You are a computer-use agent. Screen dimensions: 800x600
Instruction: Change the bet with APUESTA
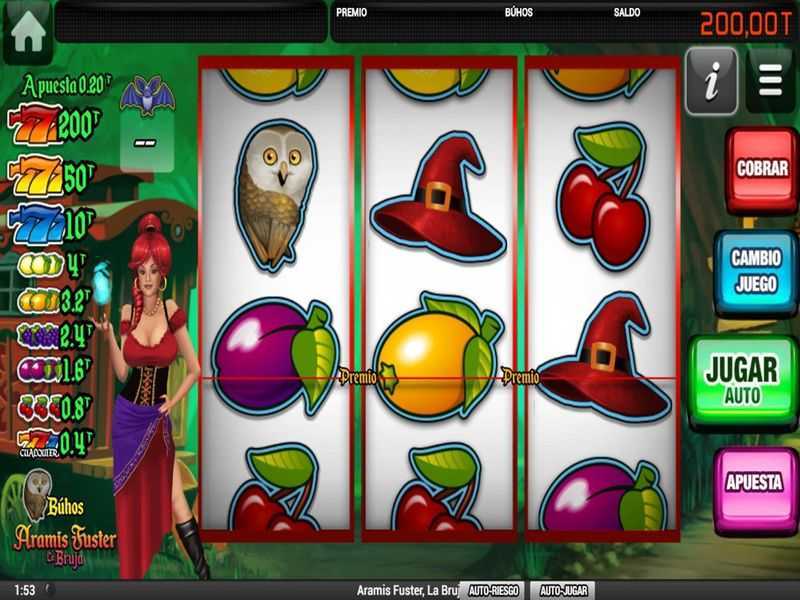coord(755,483)
